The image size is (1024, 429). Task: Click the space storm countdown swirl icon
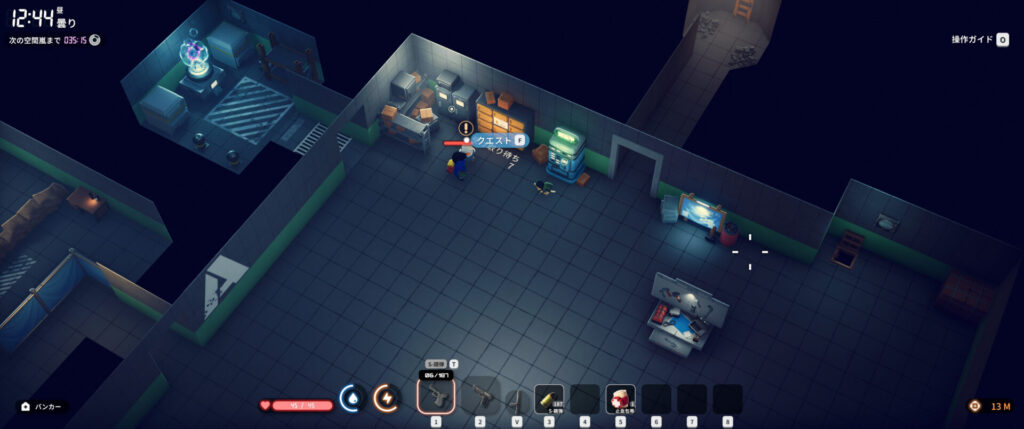coord(95,40)
